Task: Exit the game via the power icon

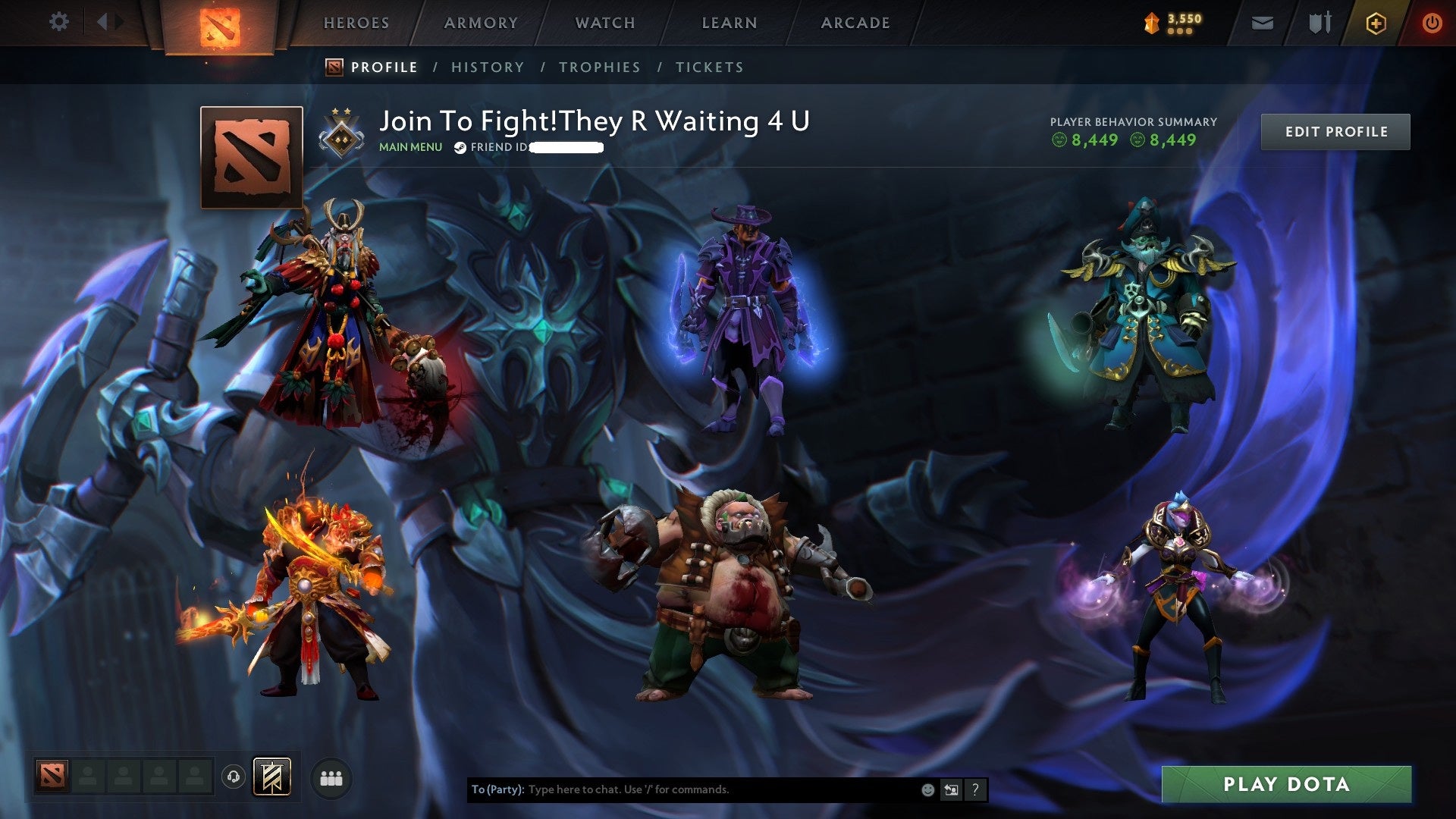Action: click(x=1433, y=23)
